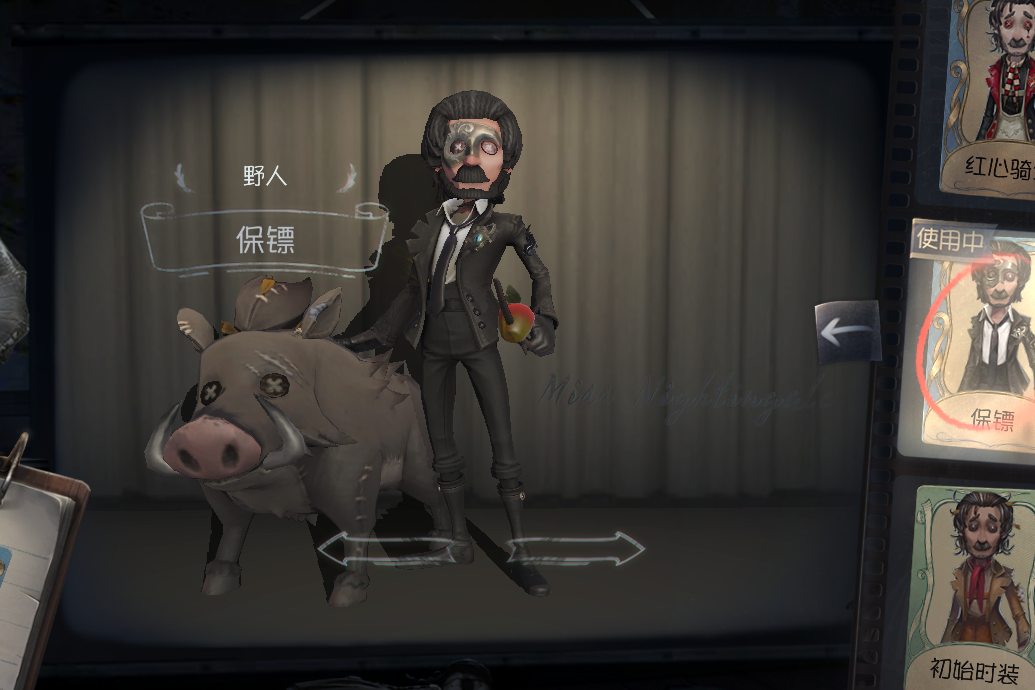
Task: Choose the 保镖 costume card in use
Action: [975, 340]
